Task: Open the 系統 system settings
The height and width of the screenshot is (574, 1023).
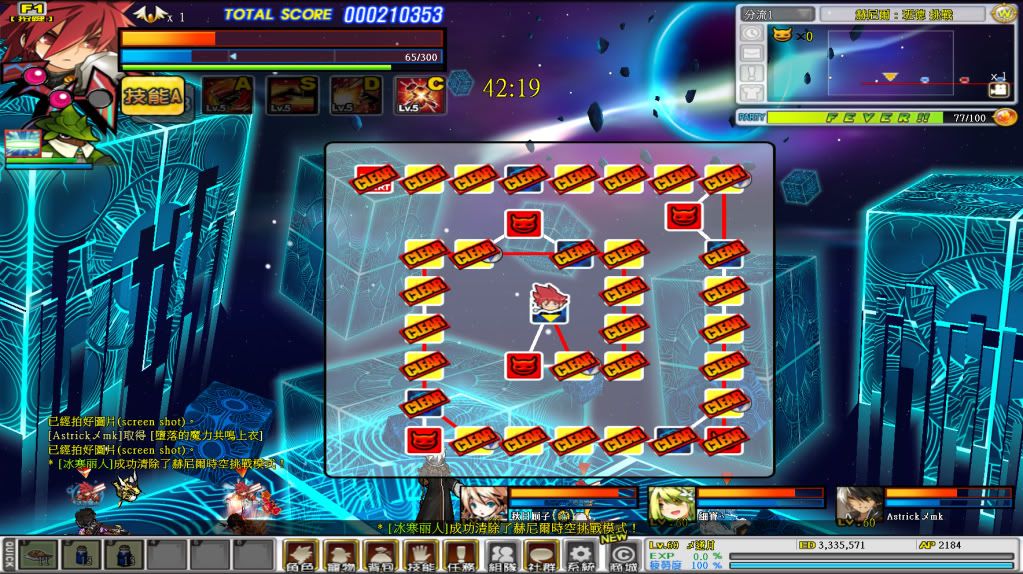Action: [581, 555]
